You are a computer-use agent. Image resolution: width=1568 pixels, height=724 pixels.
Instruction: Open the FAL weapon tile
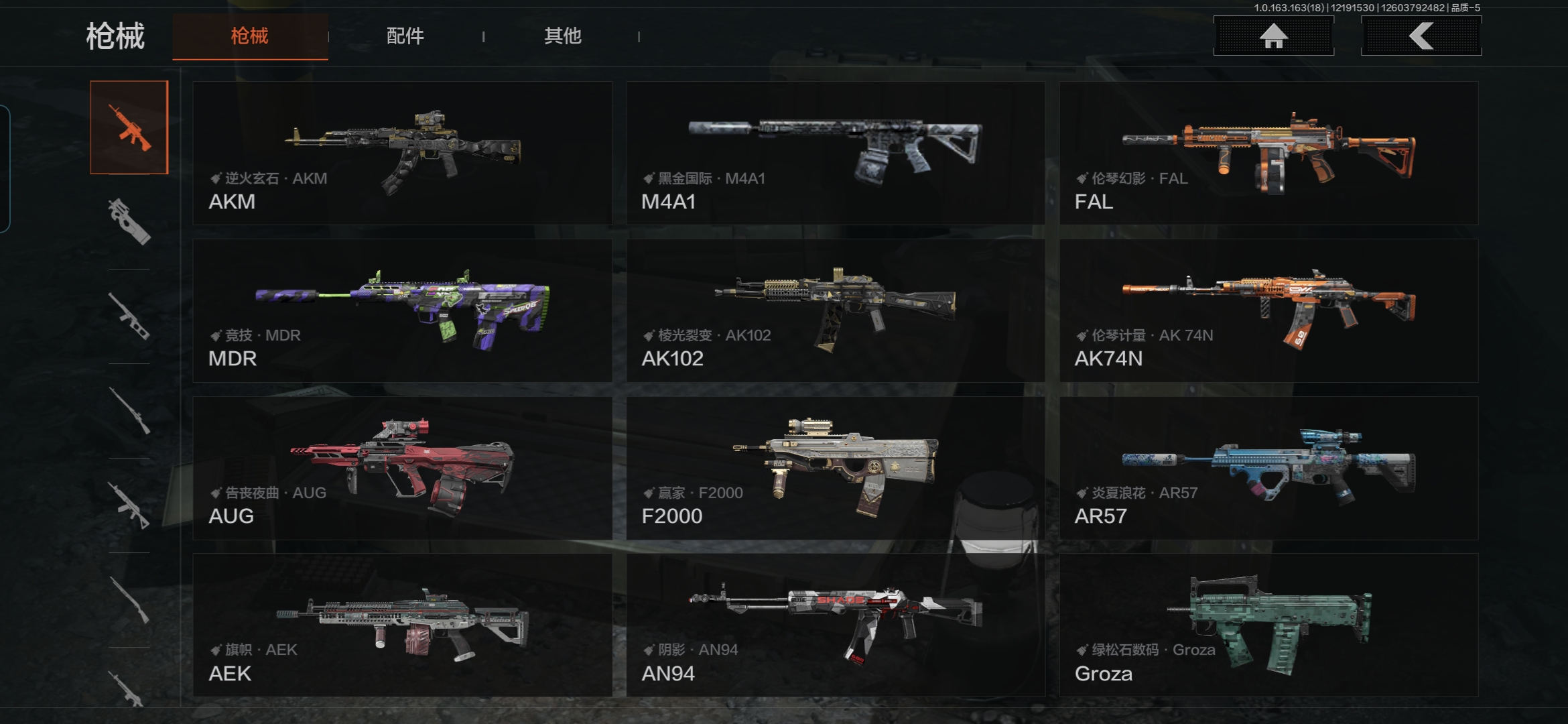1268,154
